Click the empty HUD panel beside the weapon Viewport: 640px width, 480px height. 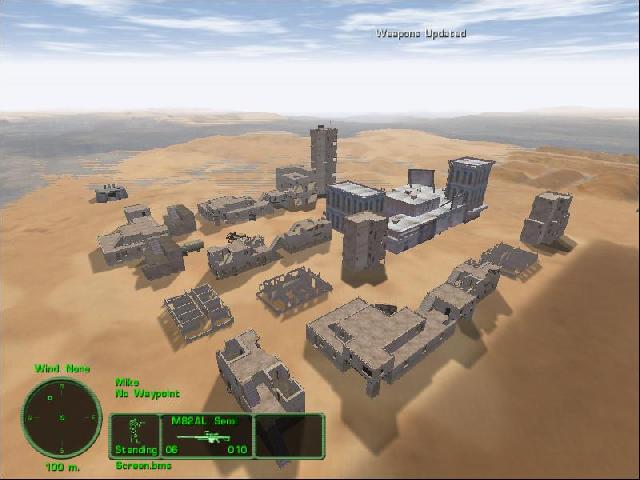[x=288, y=436]
